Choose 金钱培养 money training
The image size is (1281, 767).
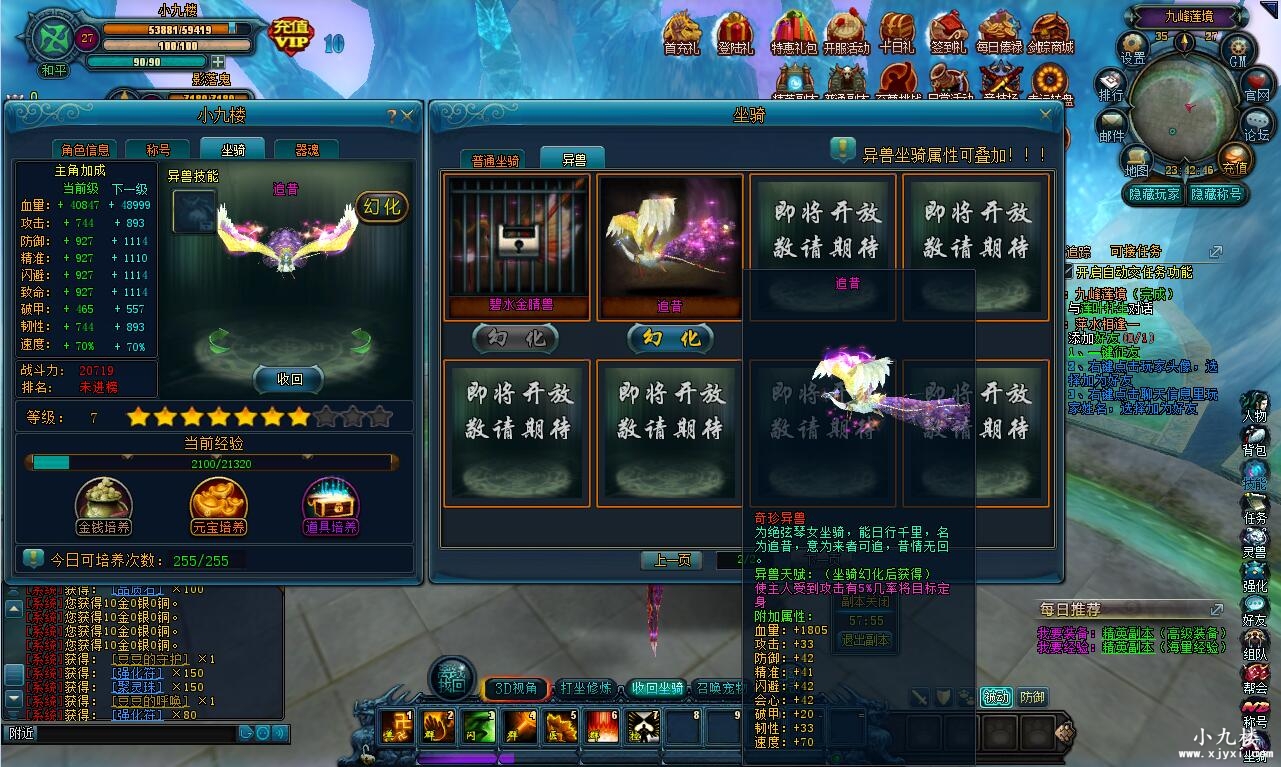coord(104,505)
